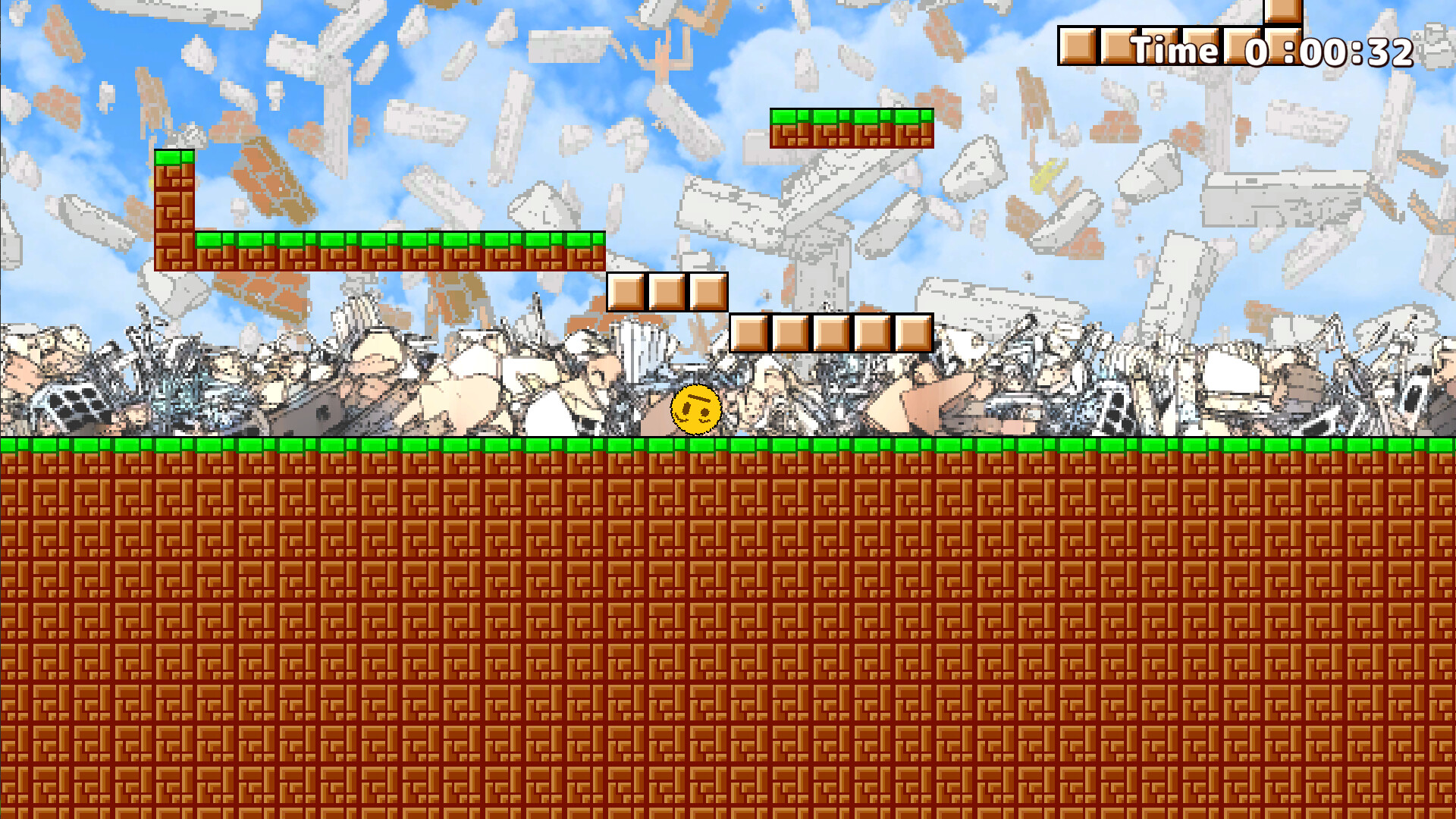Click the rightmost floating brown block trio
Image resolution: width=1456 pixels, height=819 pixels.
[707, 293]
